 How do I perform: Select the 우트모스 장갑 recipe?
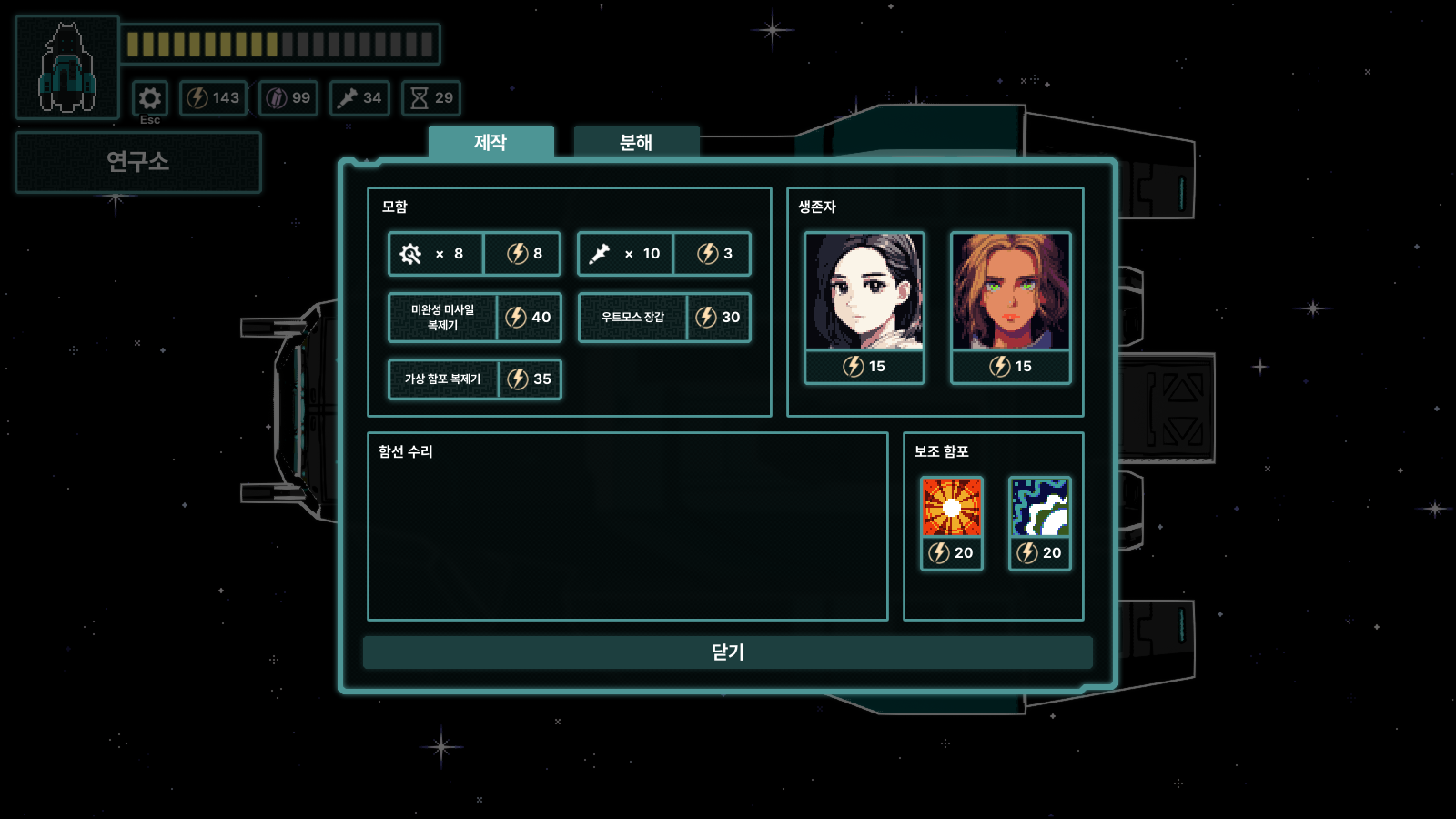click(x=663, y=318)
